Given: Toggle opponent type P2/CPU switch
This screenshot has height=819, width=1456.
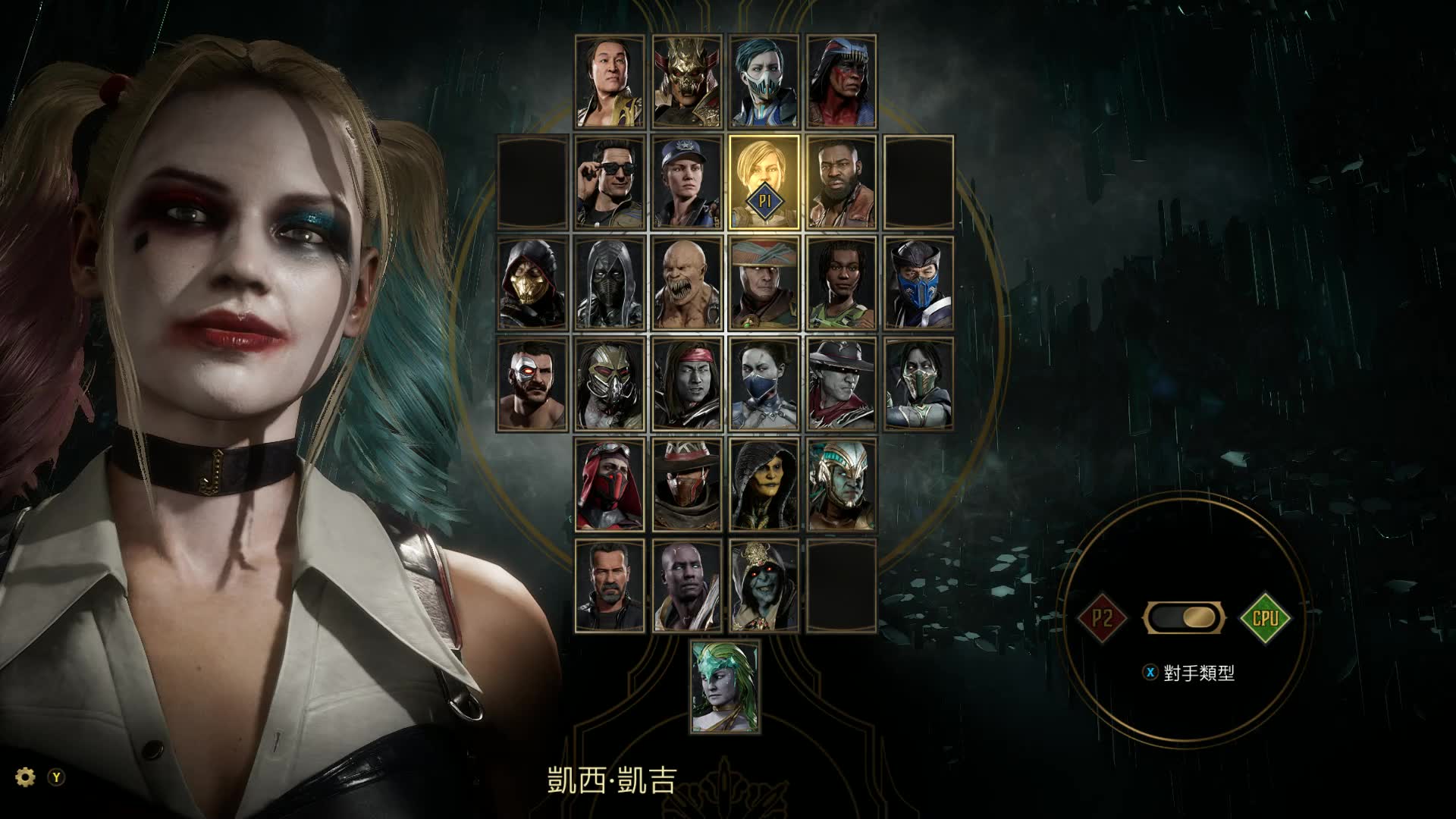Looking at the screenshot, I should coord(1184,617).
